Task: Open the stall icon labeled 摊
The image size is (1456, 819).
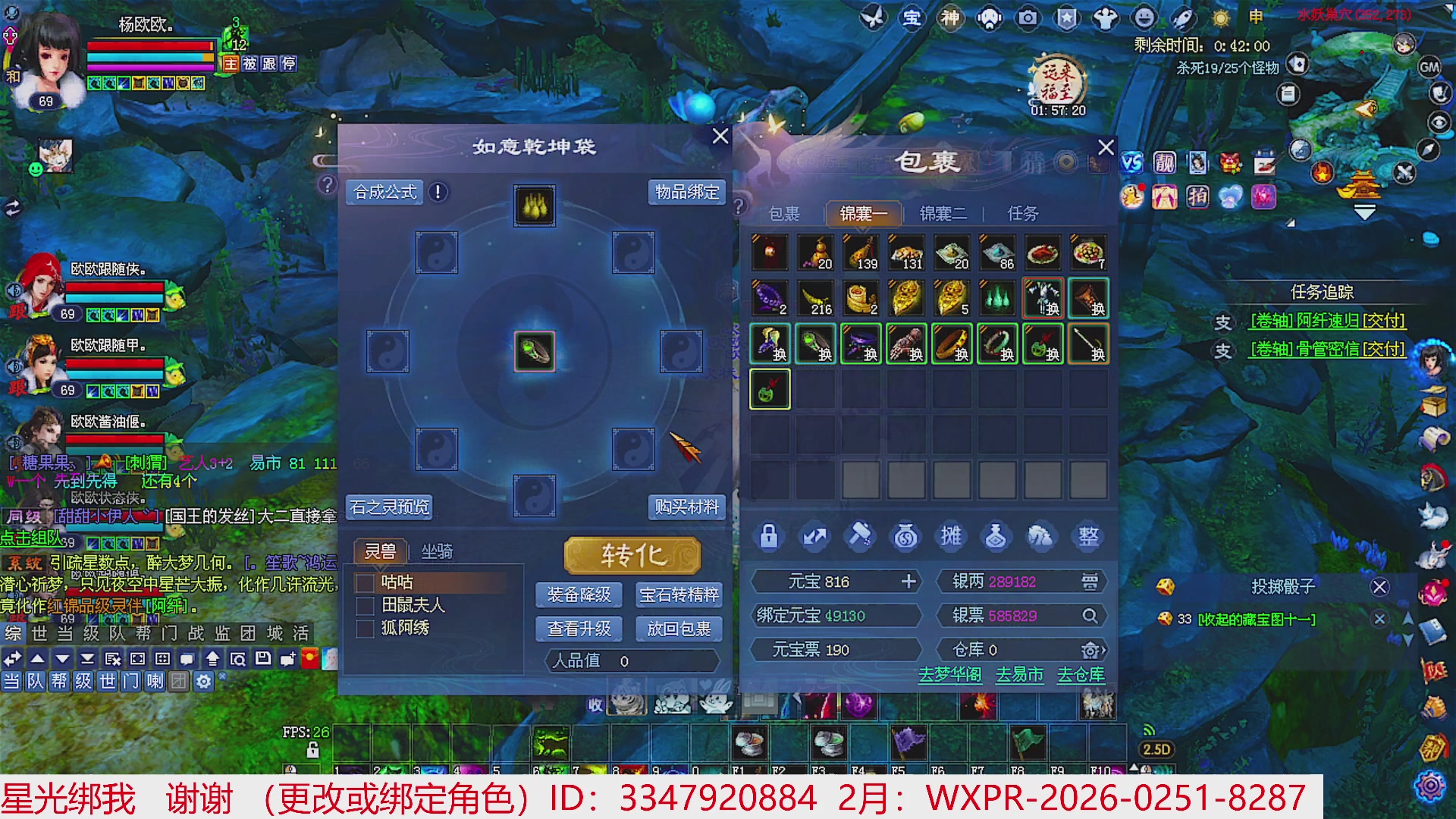Action: (x=951, y=536)
